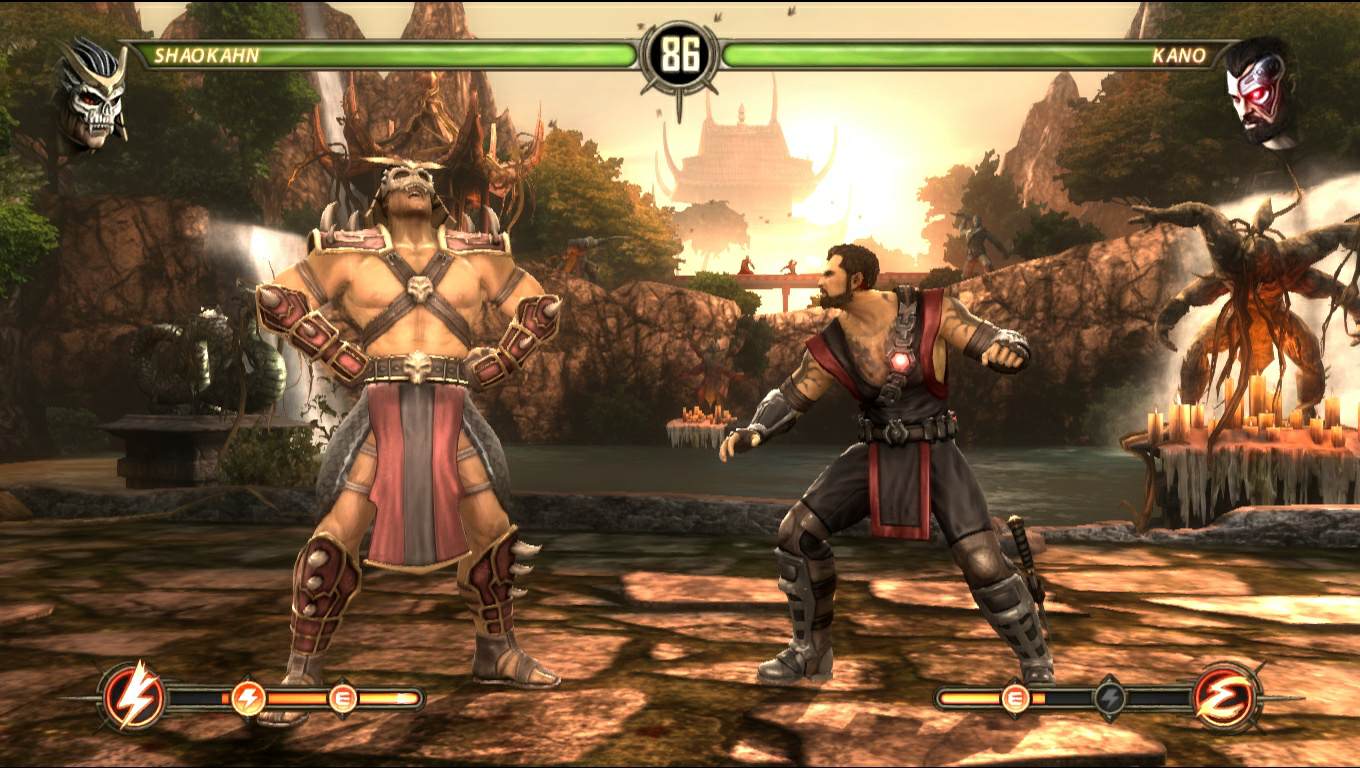Image resolution: width=1360 pixels, height=768 pixels.
Task: Click the small E icon on Kano's meter
Action: pos(1015,697)
